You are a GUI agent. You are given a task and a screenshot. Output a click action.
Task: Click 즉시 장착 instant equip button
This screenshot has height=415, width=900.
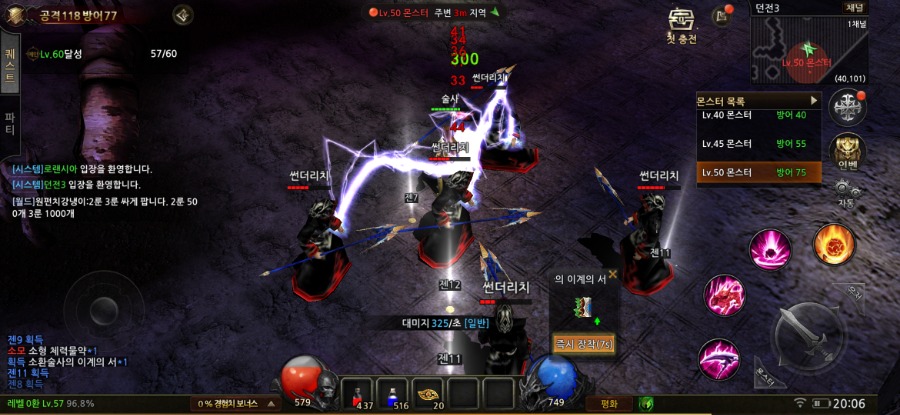click(x=584, y=344)
